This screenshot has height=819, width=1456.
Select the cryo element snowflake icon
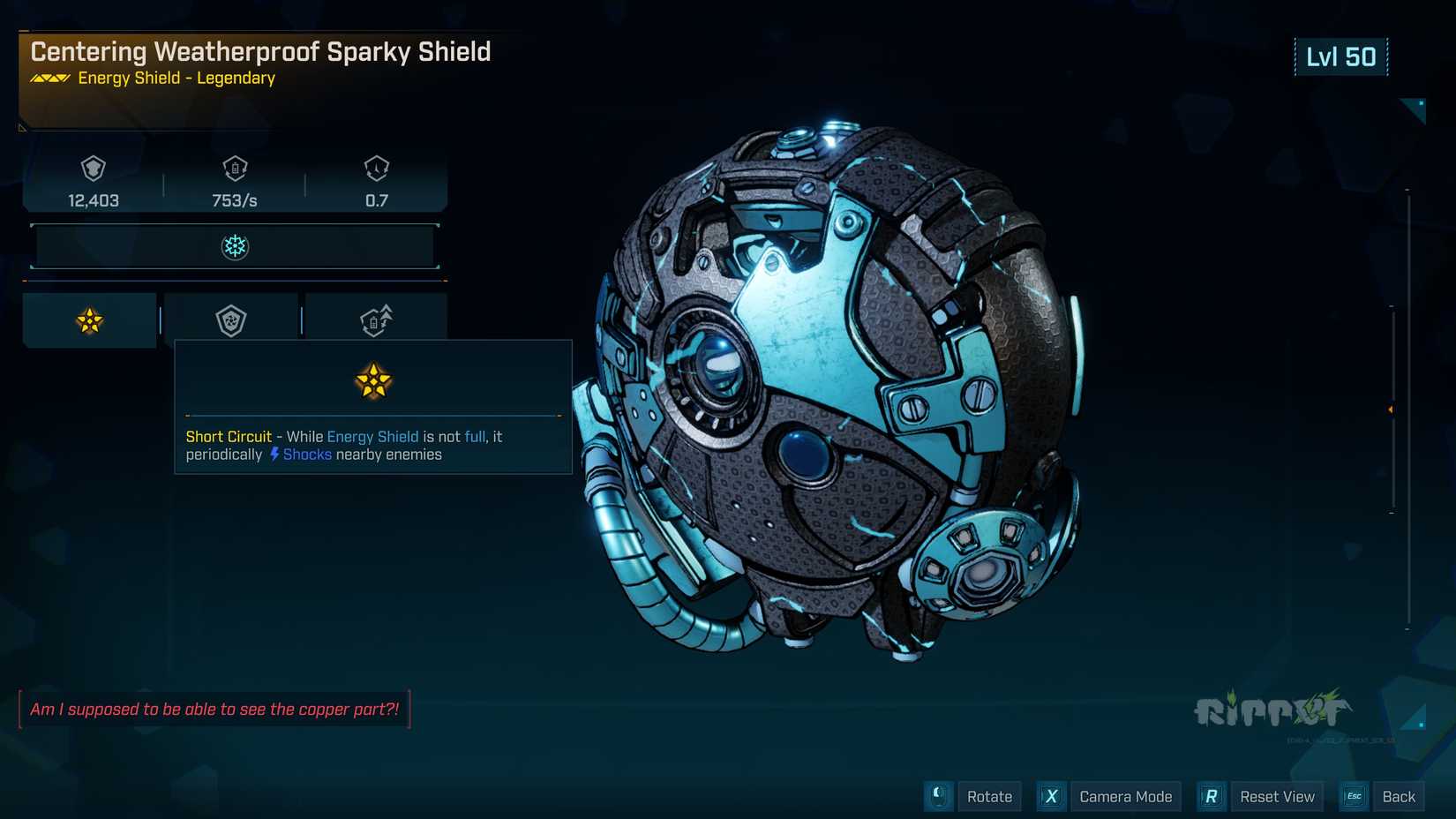[234, 246]
